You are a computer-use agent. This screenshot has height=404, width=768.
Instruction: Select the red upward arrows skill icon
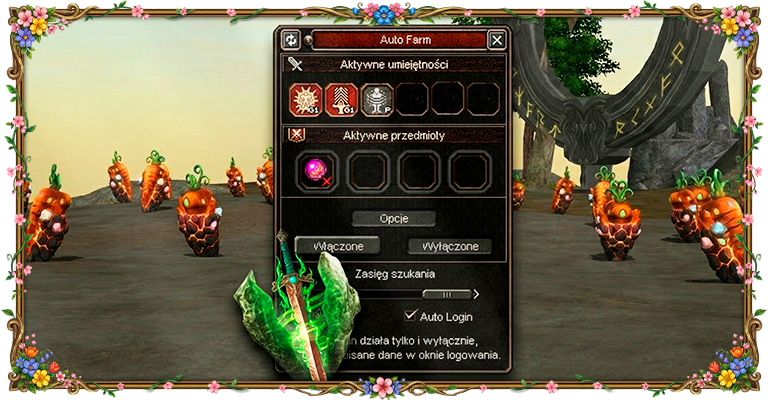(x=341, y=100)
